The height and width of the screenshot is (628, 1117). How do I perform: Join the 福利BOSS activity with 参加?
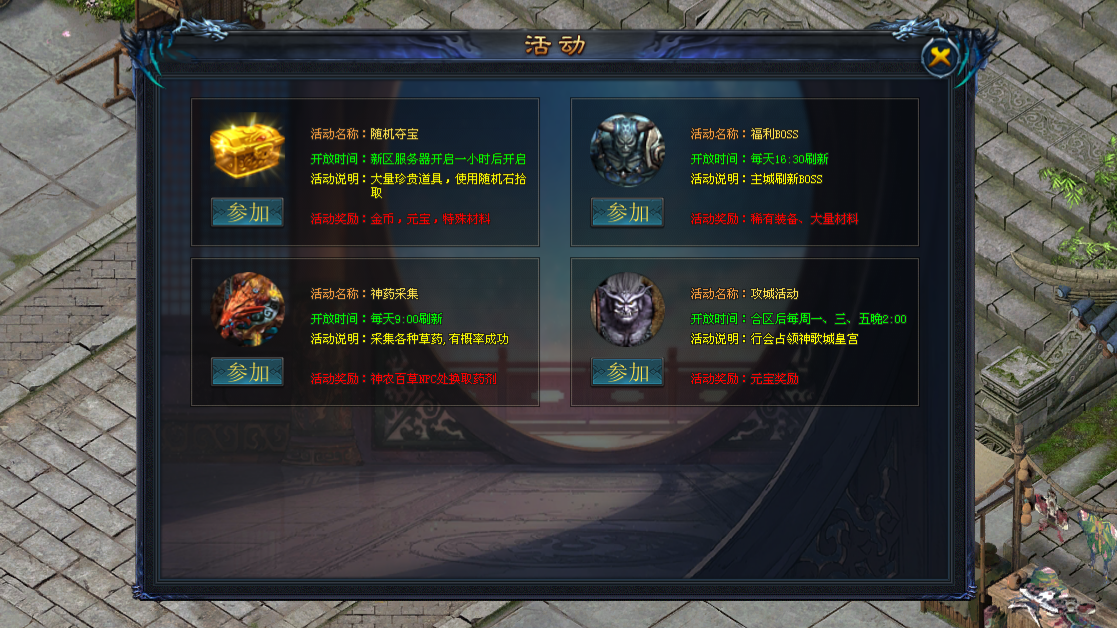pos(627,213)
